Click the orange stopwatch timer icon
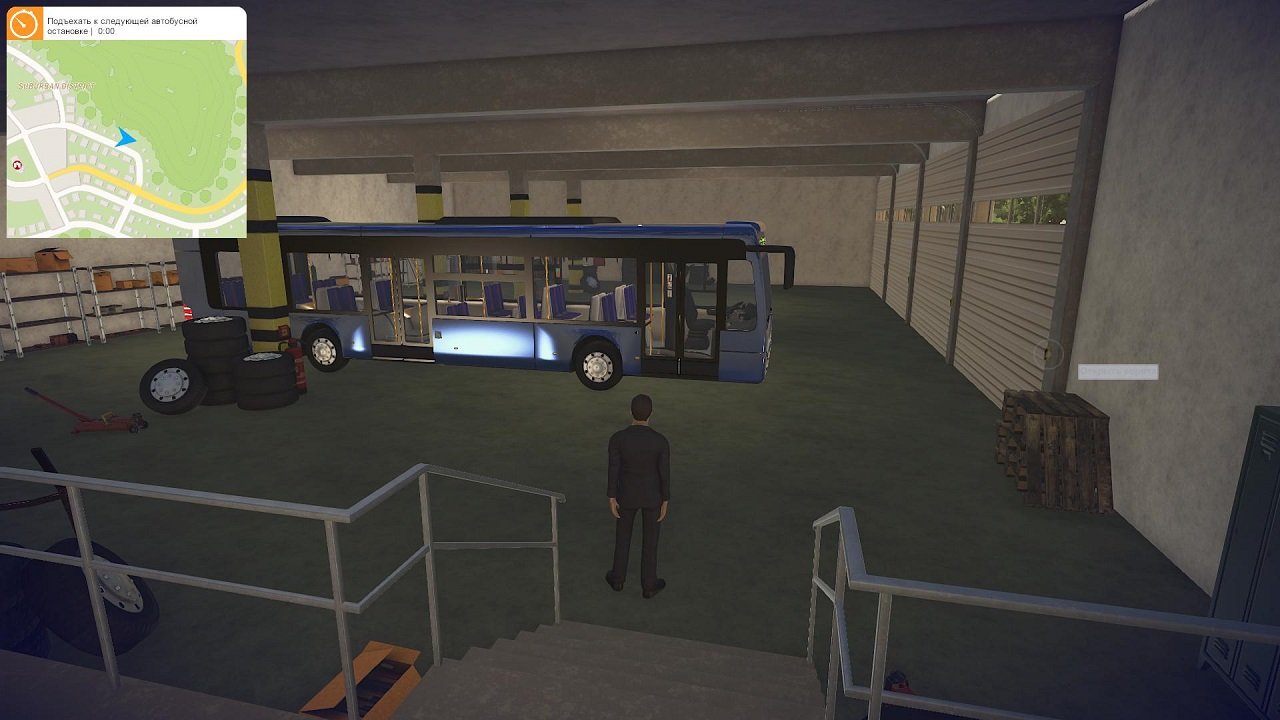This screenshot has width=1280, height=720. (x=23, y=23)
